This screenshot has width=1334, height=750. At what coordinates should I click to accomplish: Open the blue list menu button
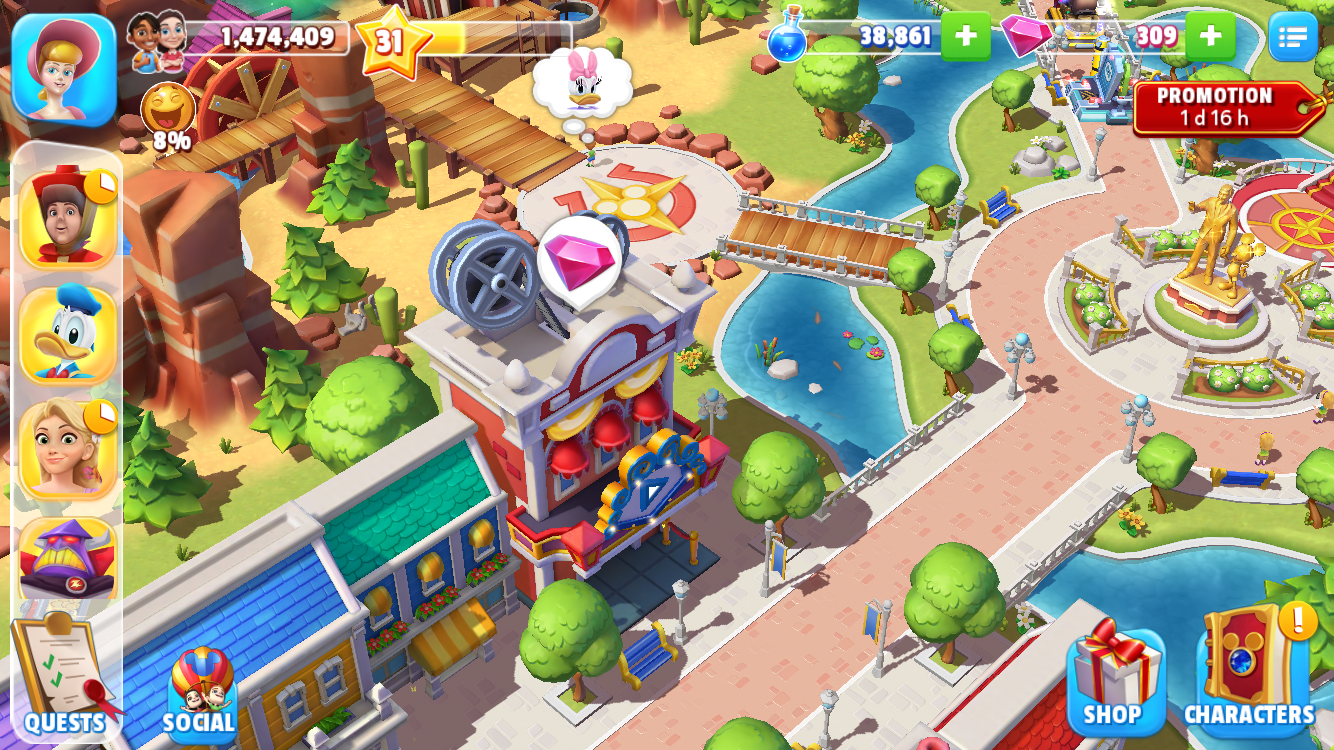coord(1292,37)
